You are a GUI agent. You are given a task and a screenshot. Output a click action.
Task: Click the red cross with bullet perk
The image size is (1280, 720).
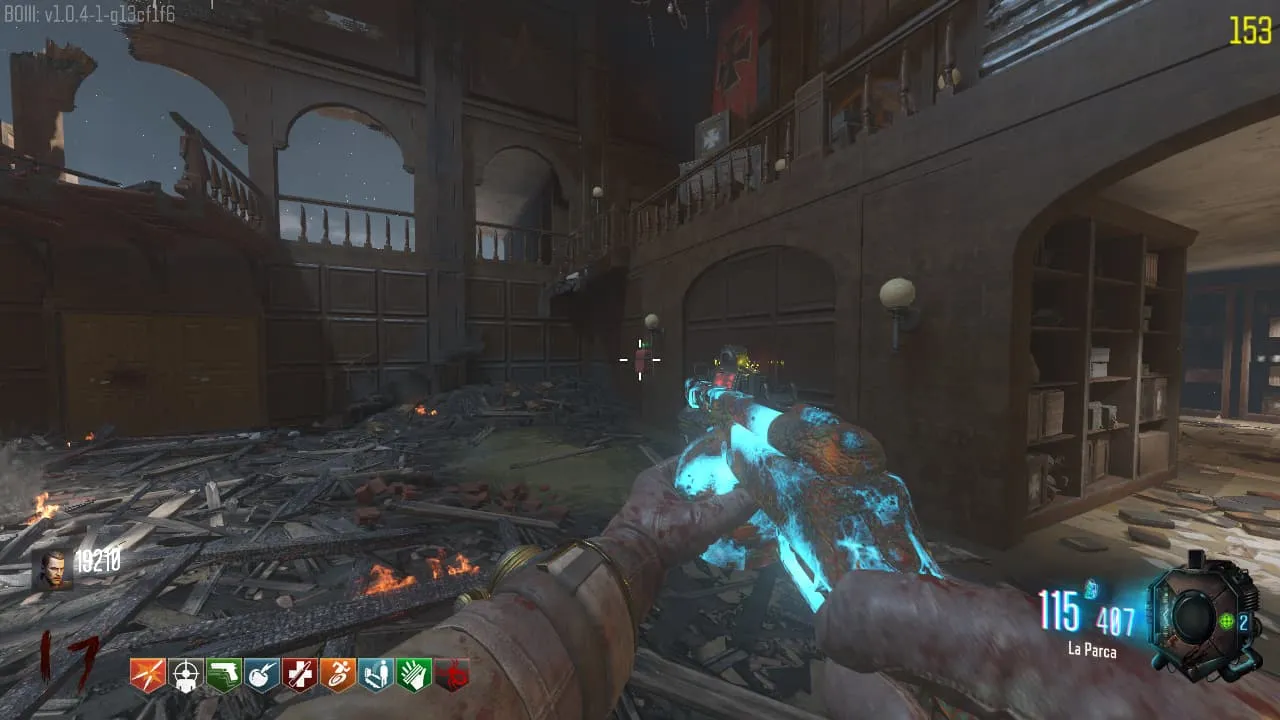[x=300, y=675]
